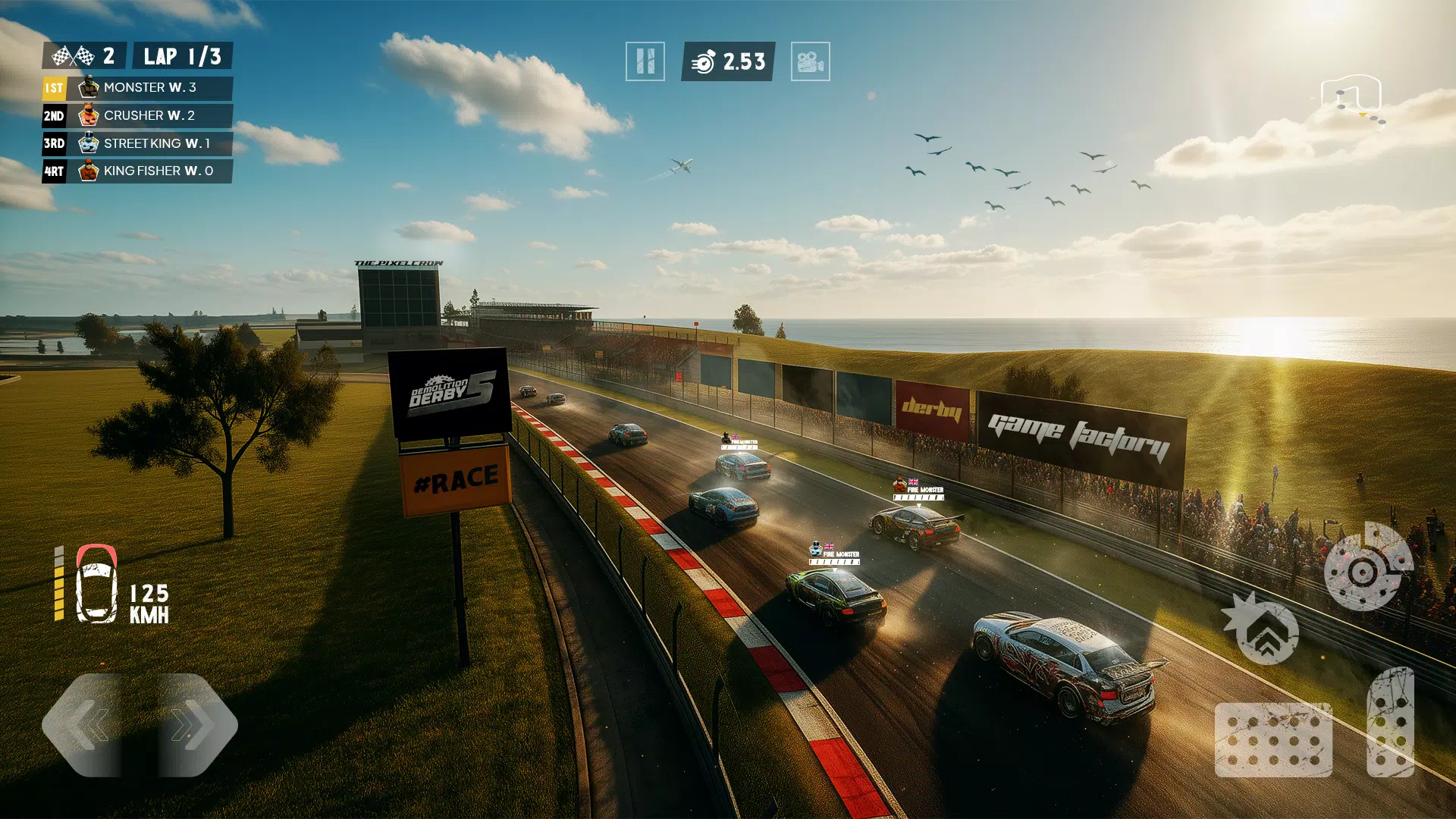Engage the brake disc handbrake

coord(1367,567)
